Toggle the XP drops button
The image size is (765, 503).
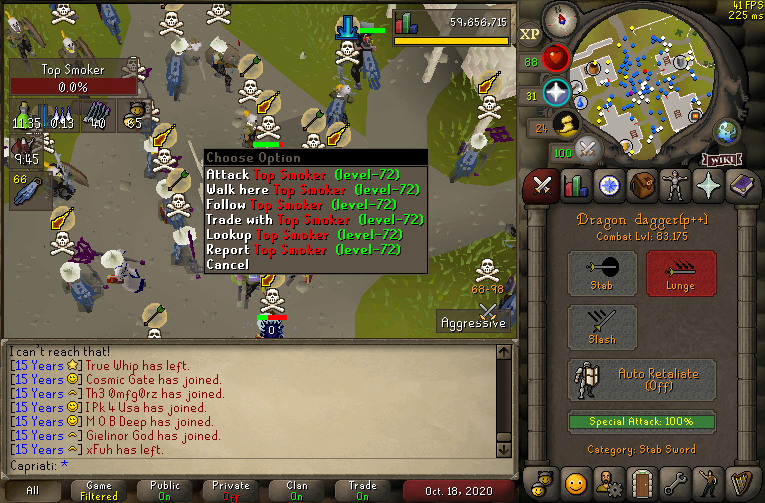(530, 34)
